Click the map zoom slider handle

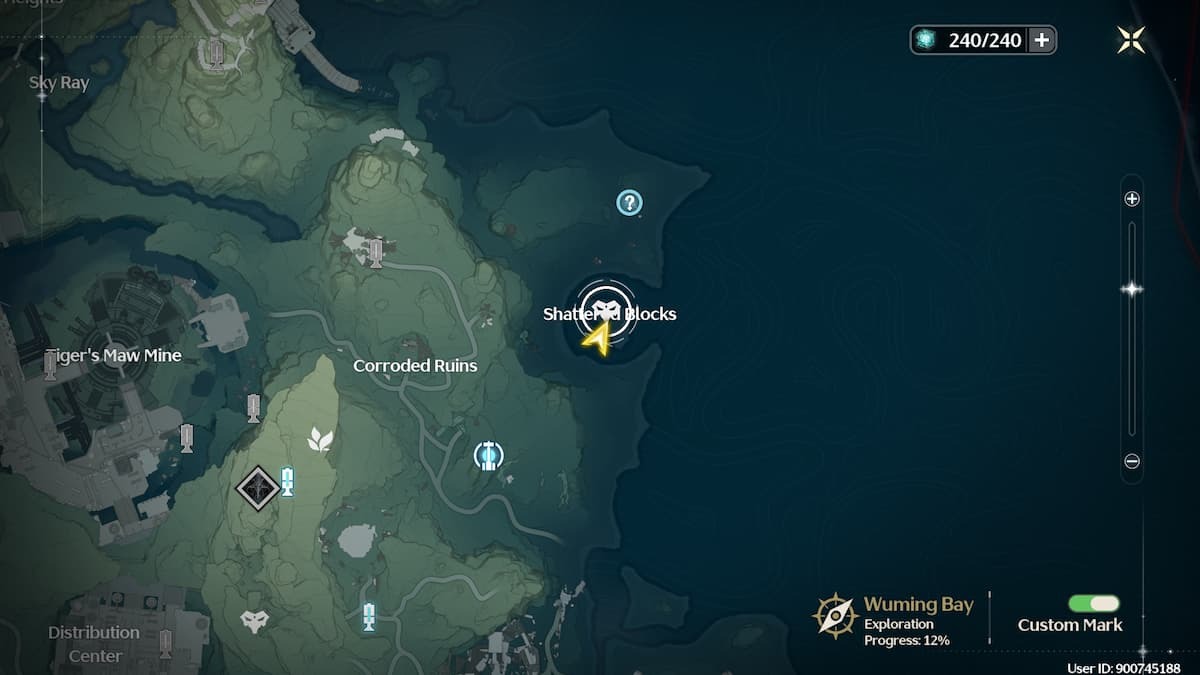click(x=1132, y=289)
